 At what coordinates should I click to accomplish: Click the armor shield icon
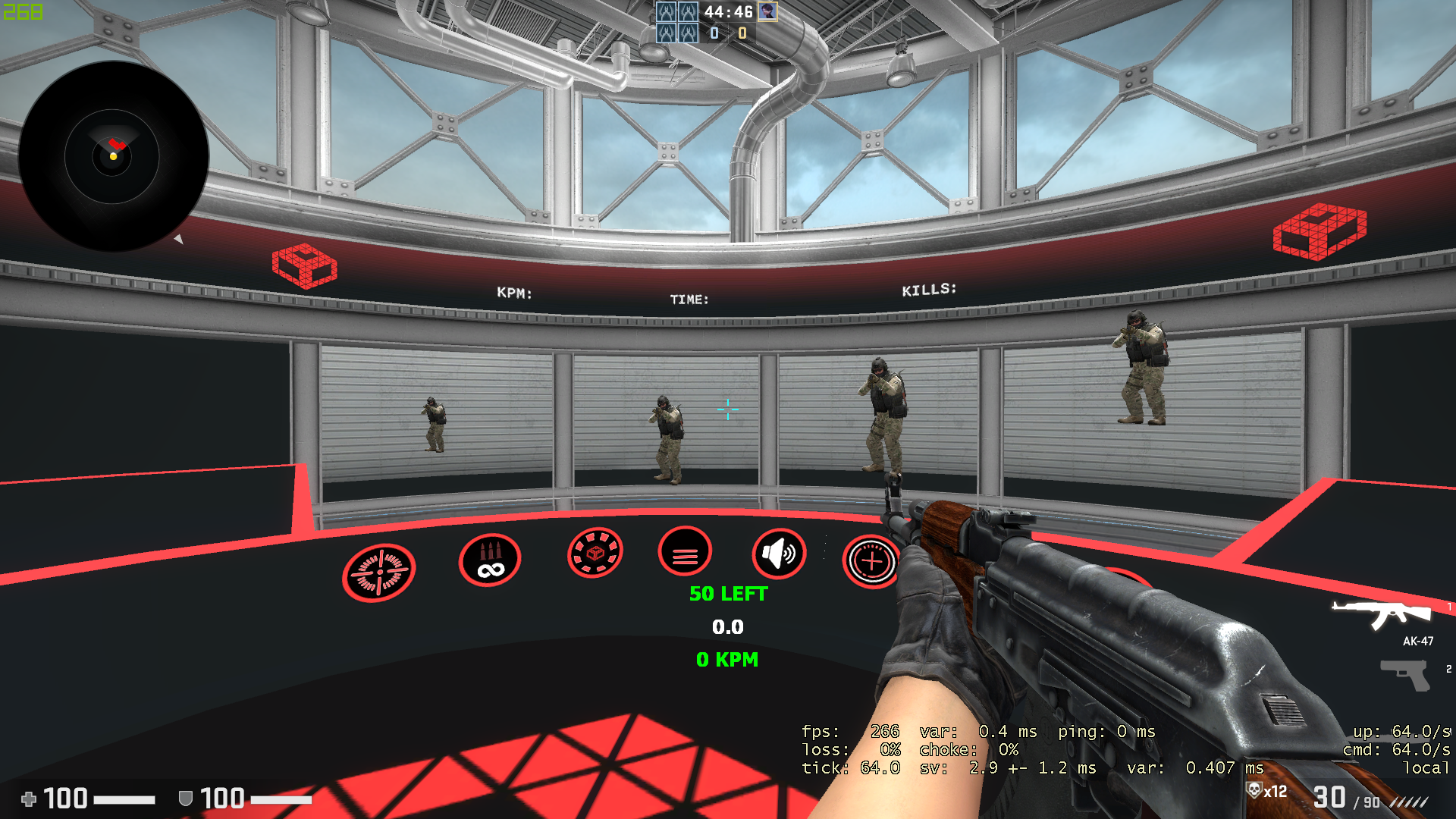(184, 799)
